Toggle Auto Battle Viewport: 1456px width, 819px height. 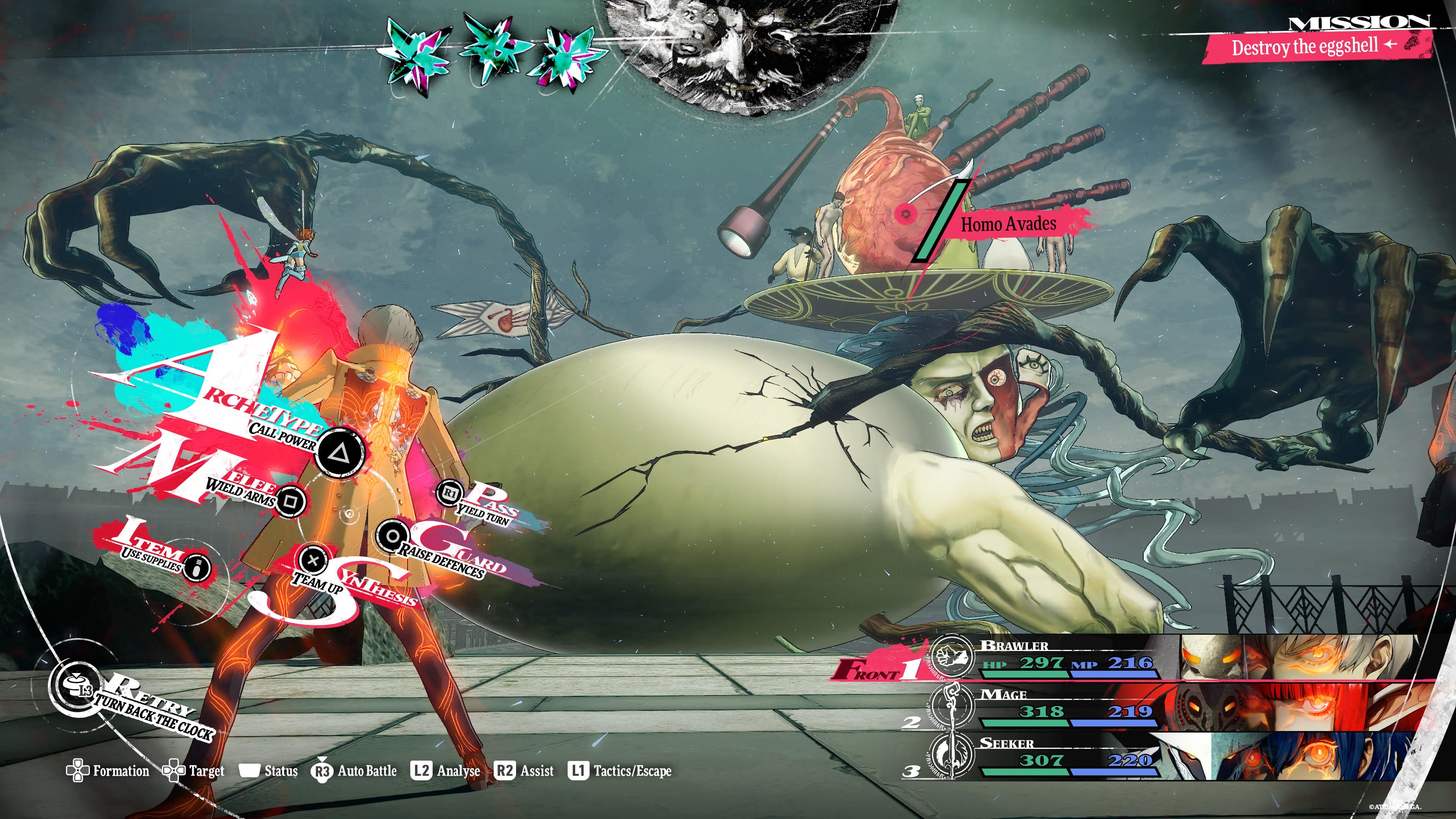coord(355,771)
